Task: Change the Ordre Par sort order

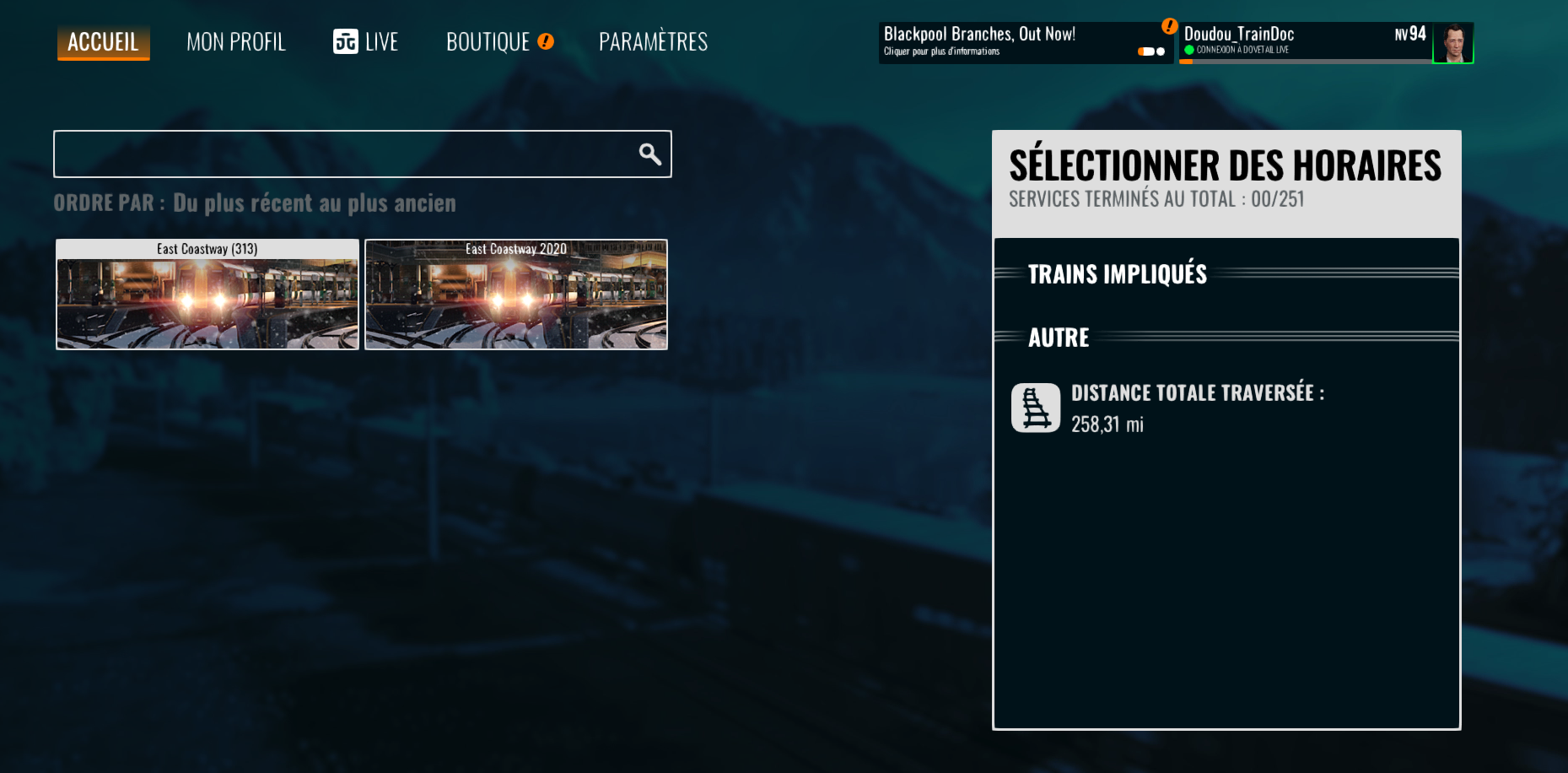Action: tap(314, 203)
